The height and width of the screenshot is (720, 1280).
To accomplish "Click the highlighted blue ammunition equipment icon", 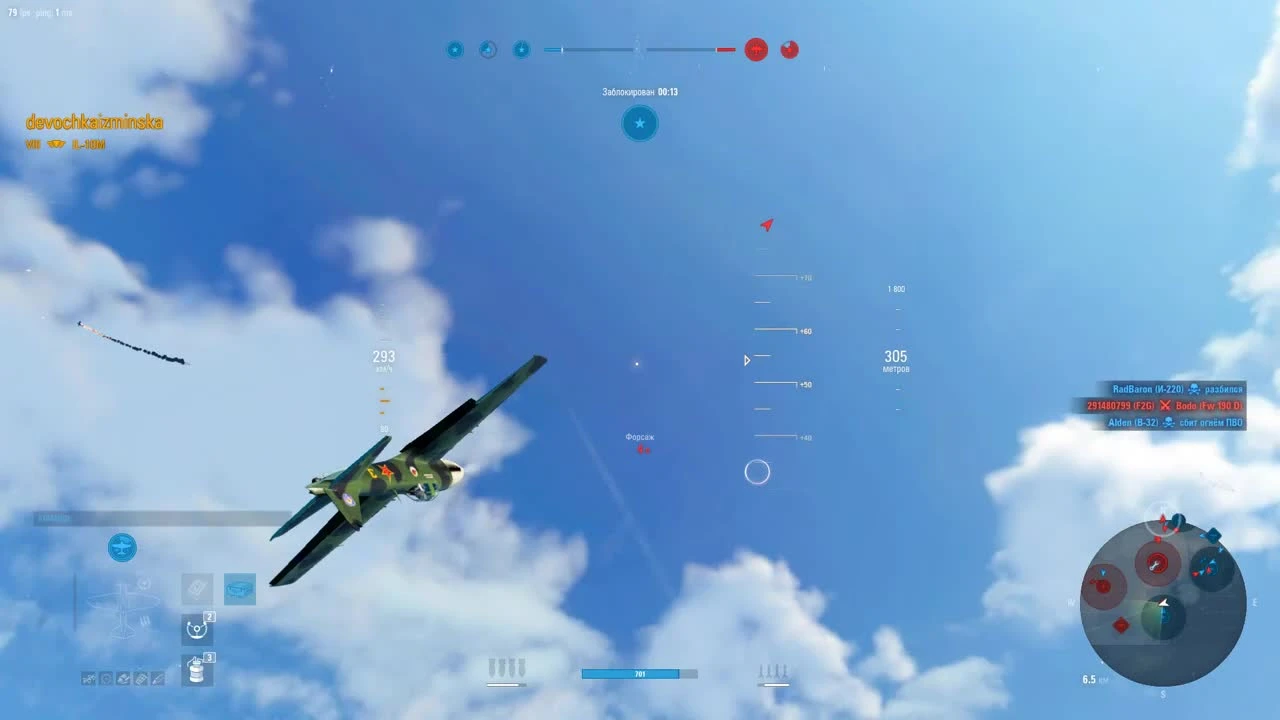I will coord(239,589).
